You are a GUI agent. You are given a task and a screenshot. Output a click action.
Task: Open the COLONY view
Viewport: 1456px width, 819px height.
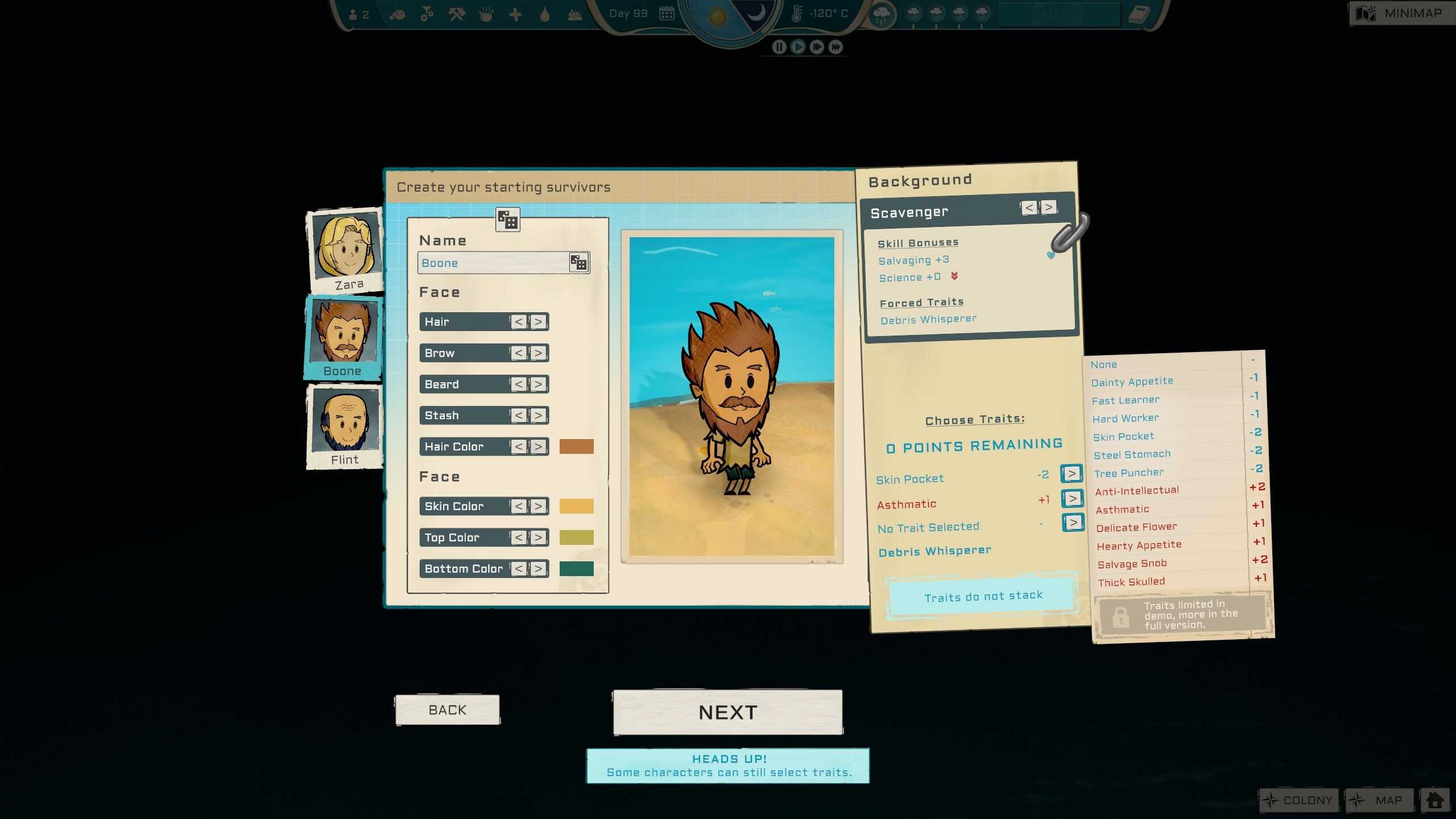[1298, 800]
